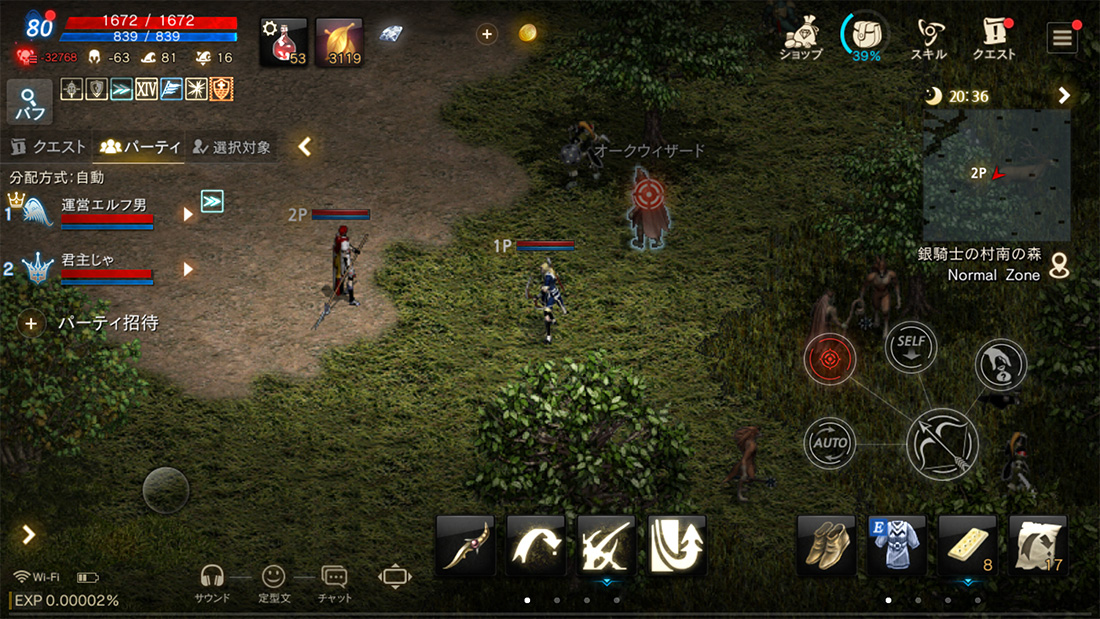Open the hamburger main menu
Viewport: 1100px width, 619px height.
(1061, 38)
